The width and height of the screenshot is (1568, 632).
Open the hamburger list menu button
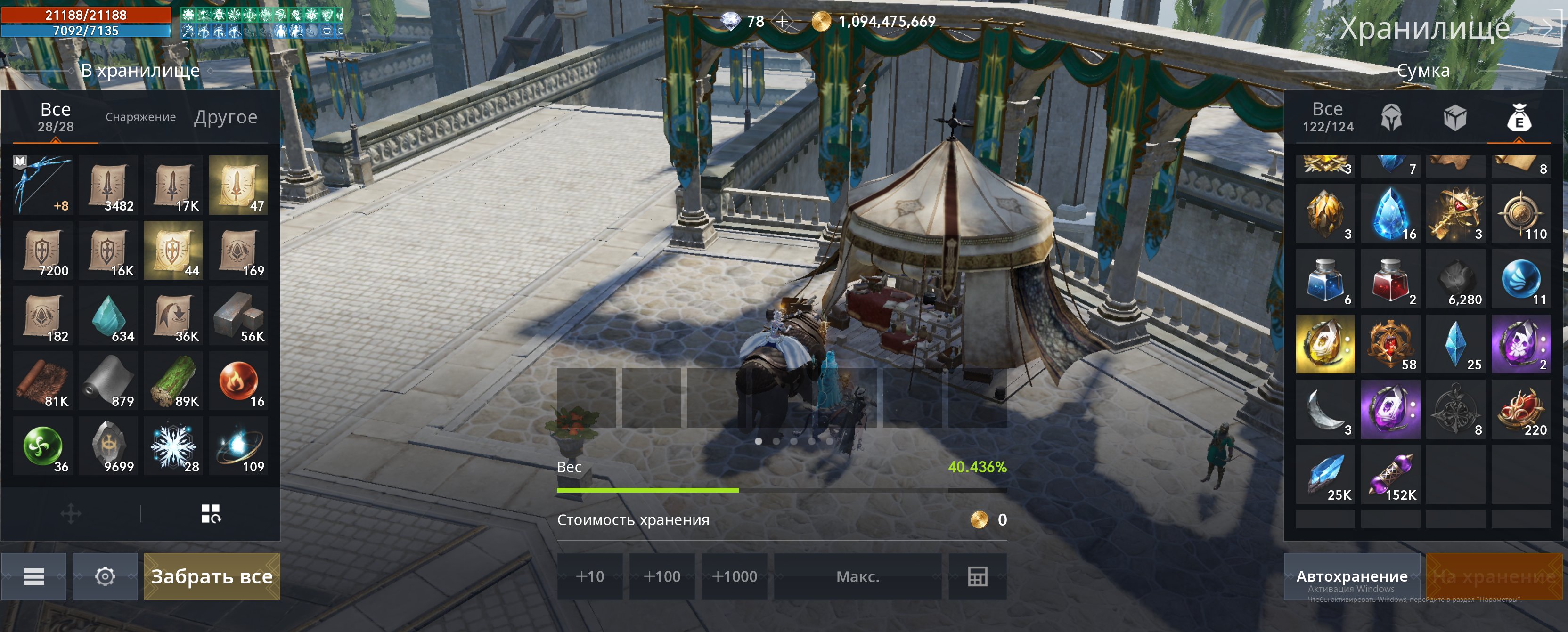point(34,576)
